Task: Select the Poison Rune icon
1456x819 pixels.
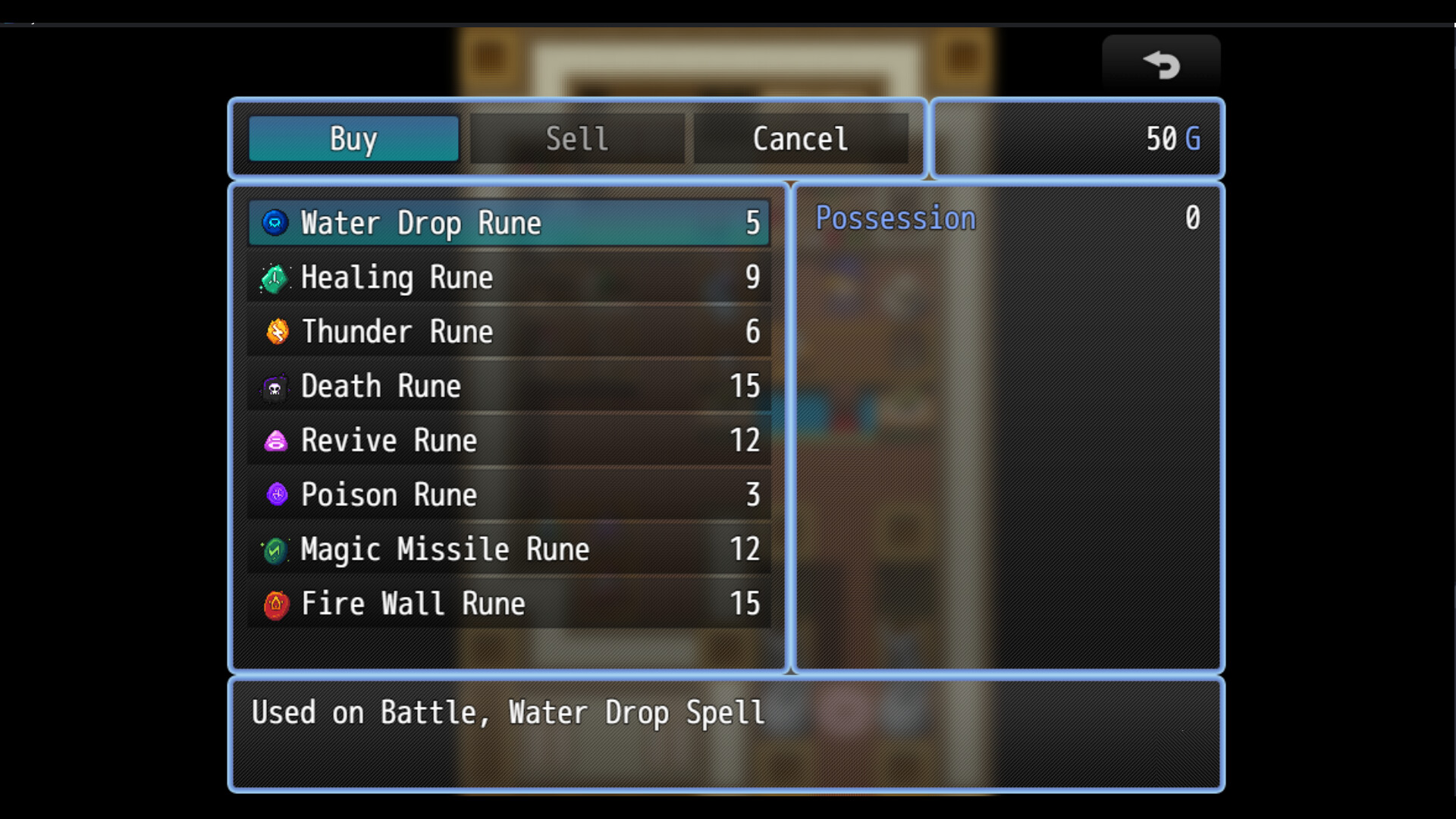Action: [275, 494]
